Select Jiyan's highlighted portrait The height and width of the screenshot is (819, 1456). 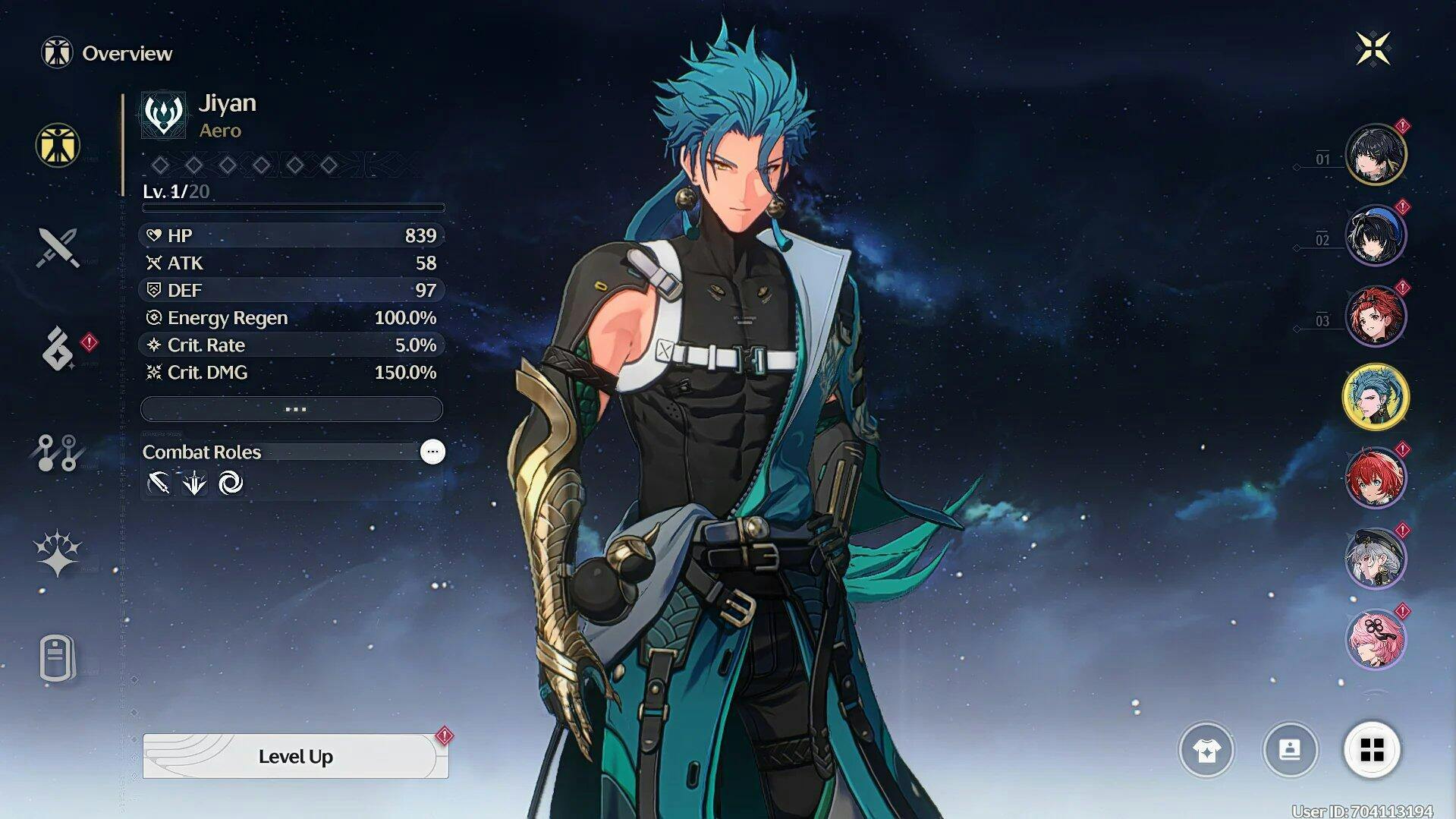1375,397
